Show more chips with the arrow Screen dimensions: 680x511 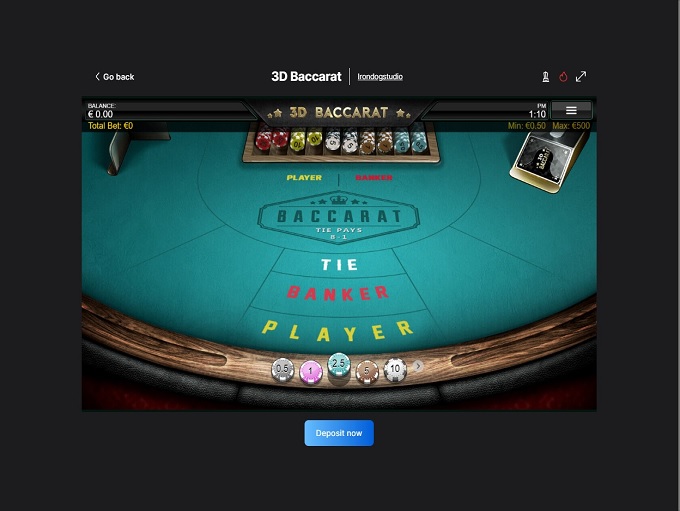click(x=419, y=367)
